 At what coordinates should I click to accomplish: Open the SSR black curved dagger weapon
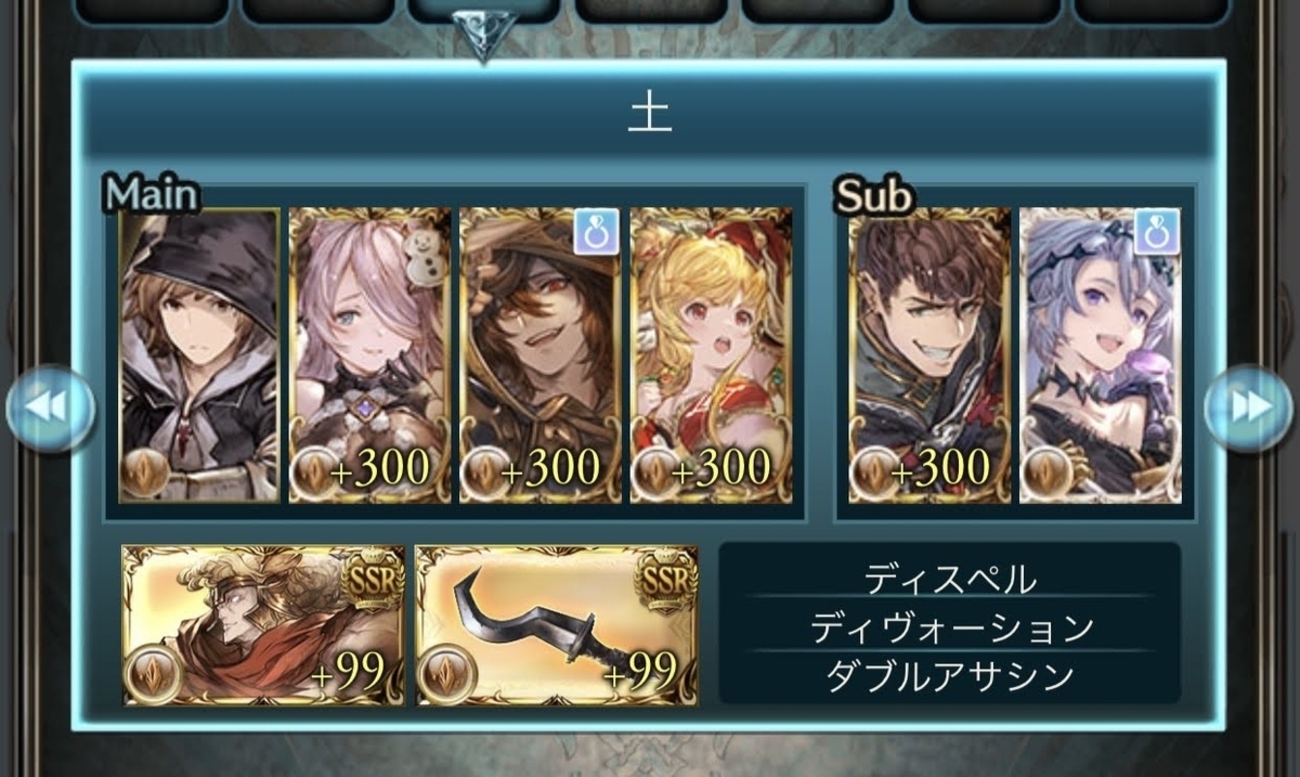click(x=557, y=625)
